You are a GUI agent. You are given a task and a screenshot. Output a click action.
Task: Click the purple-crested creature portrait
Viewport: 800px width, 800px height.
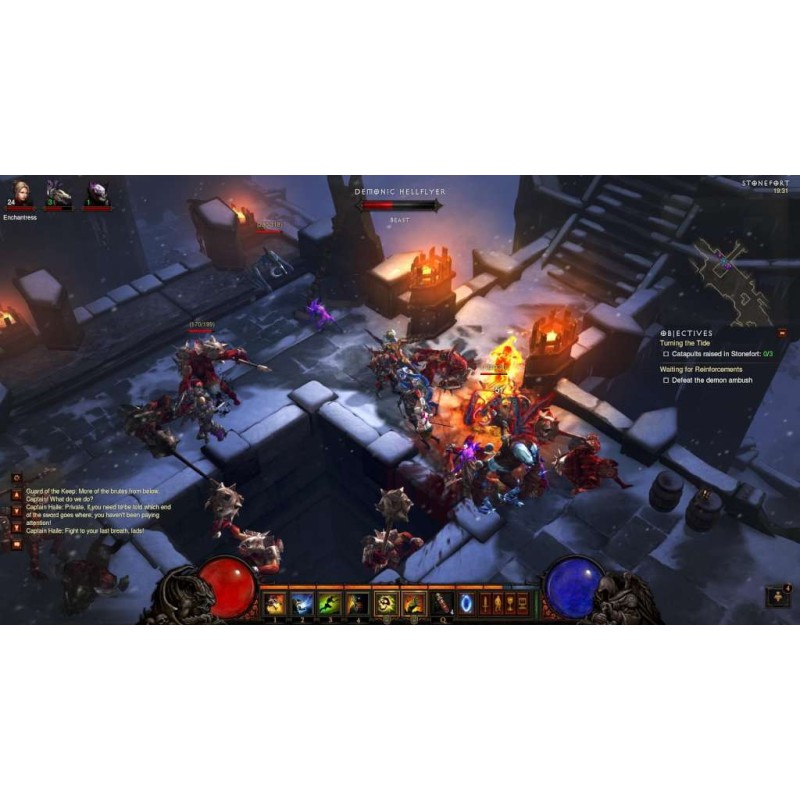(97, 194)
